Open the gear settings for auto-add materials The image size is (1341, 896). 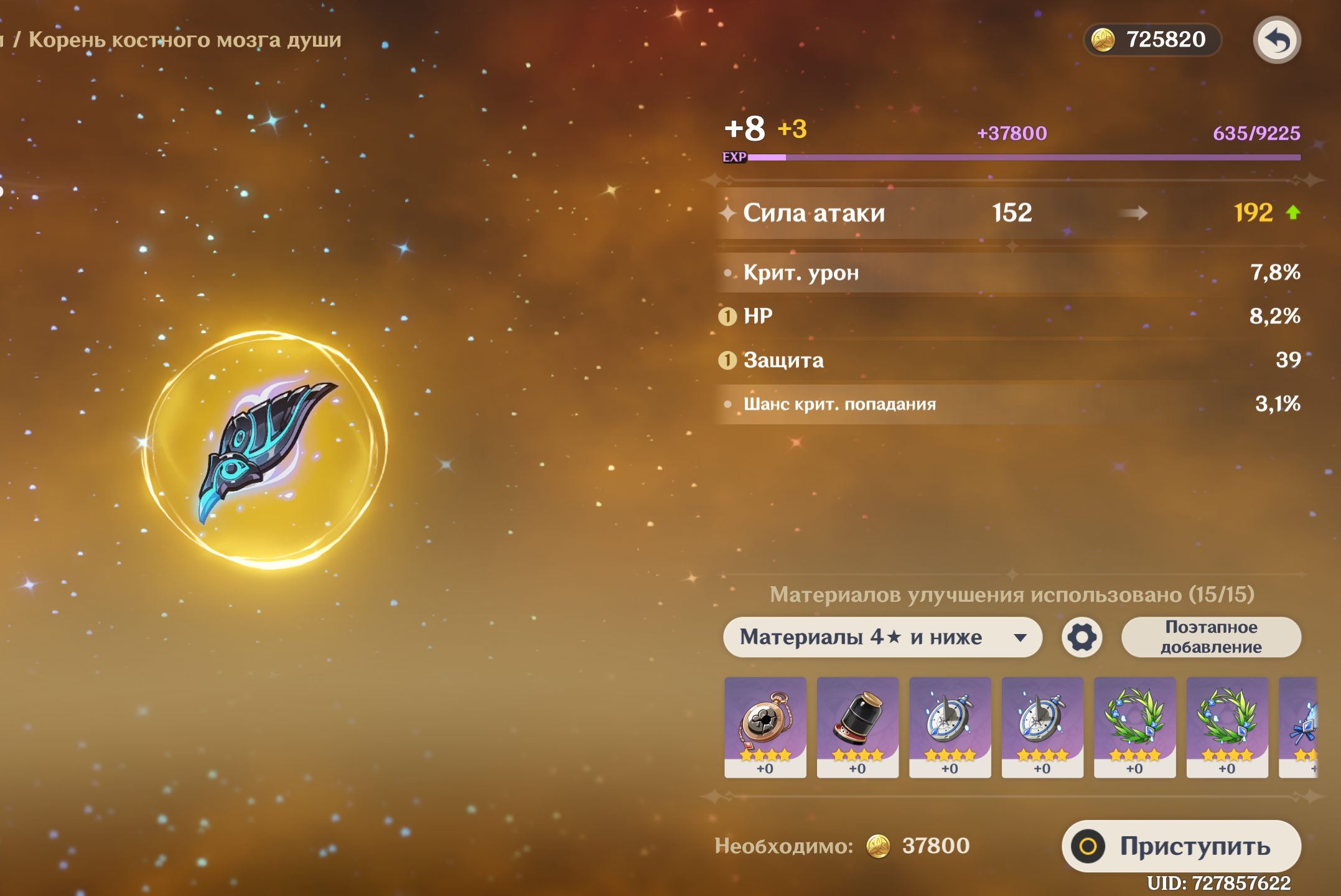click(1082, 637)
